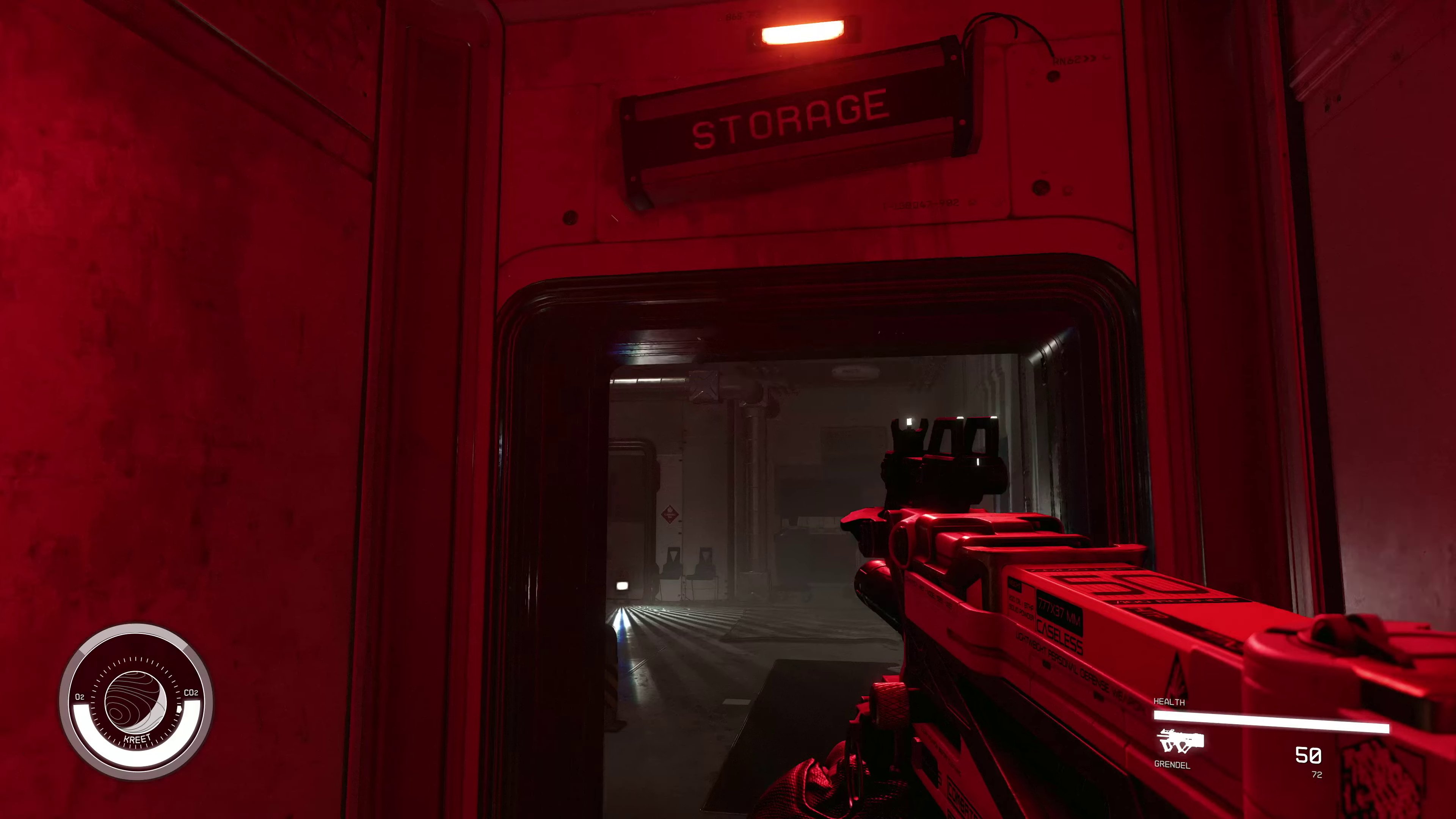The image size is (1456, 819).
Task: Select the Grendel weapon icon
Action: tap(1180, 741)
